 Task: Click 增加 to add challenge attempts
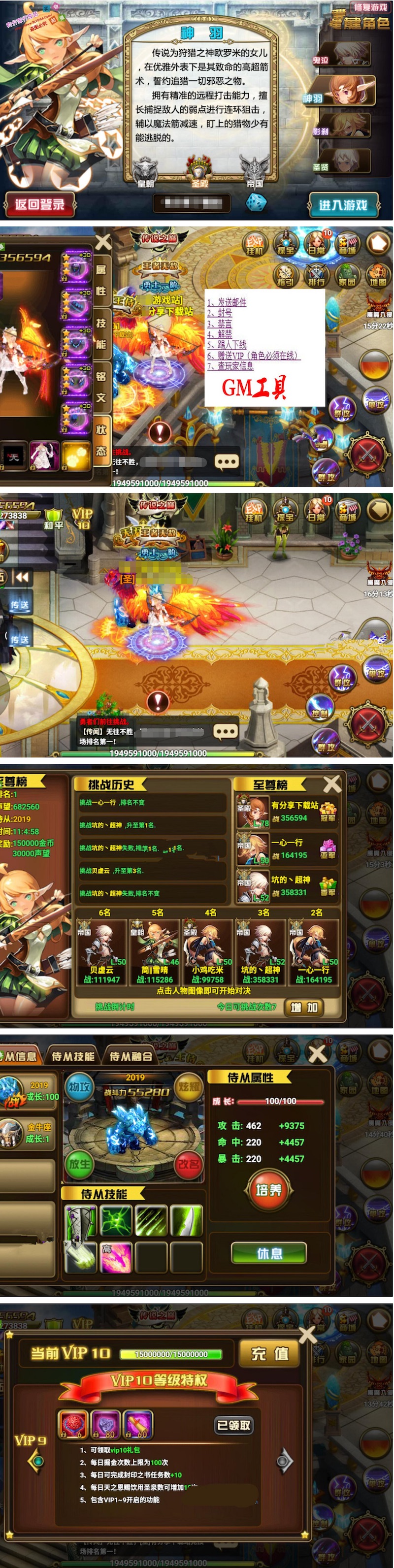[x=304, y=1008]
